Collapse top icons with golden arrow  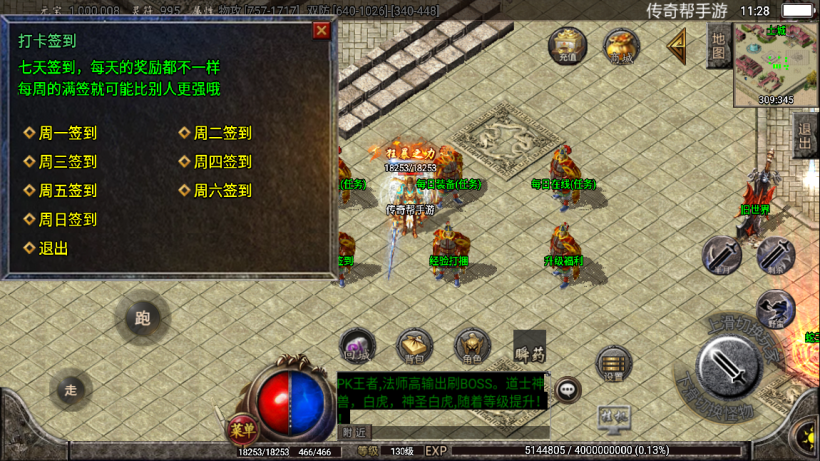click(678, 46)
